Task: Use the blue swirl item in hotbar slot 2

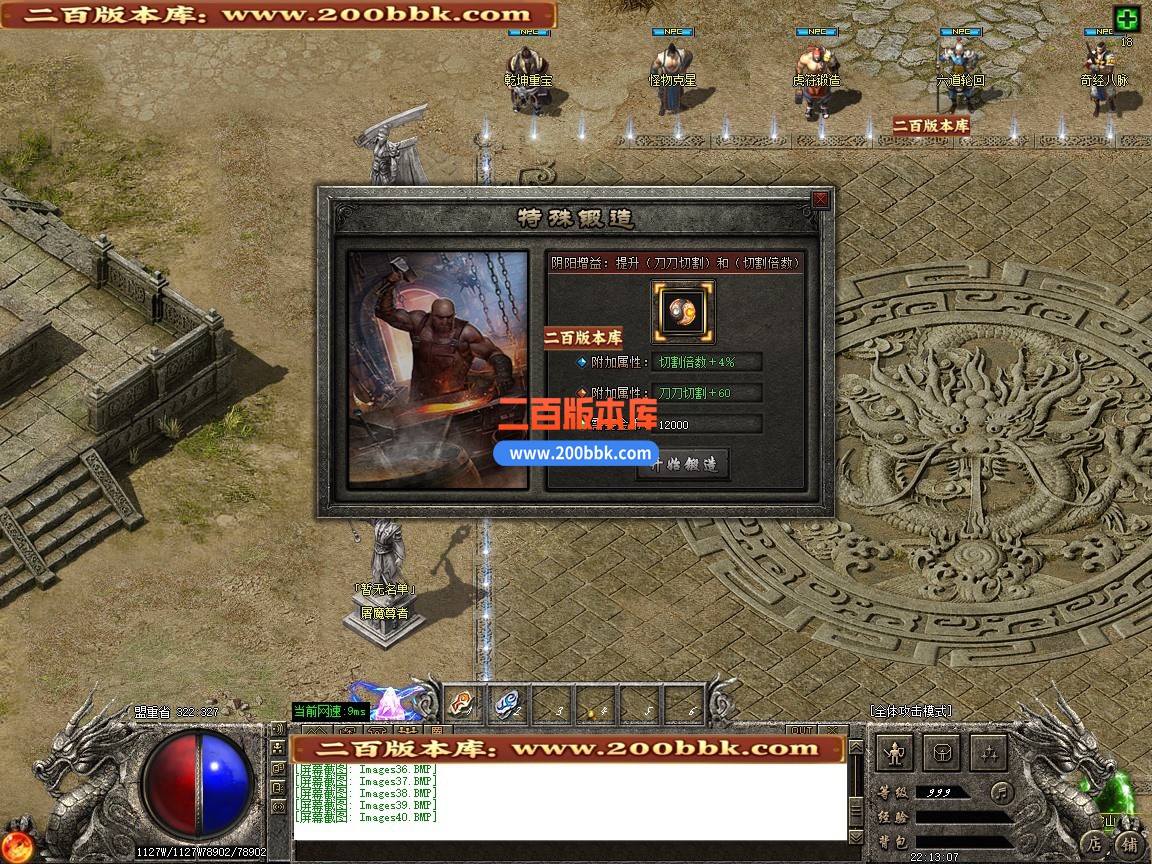Action: point(506,704)
